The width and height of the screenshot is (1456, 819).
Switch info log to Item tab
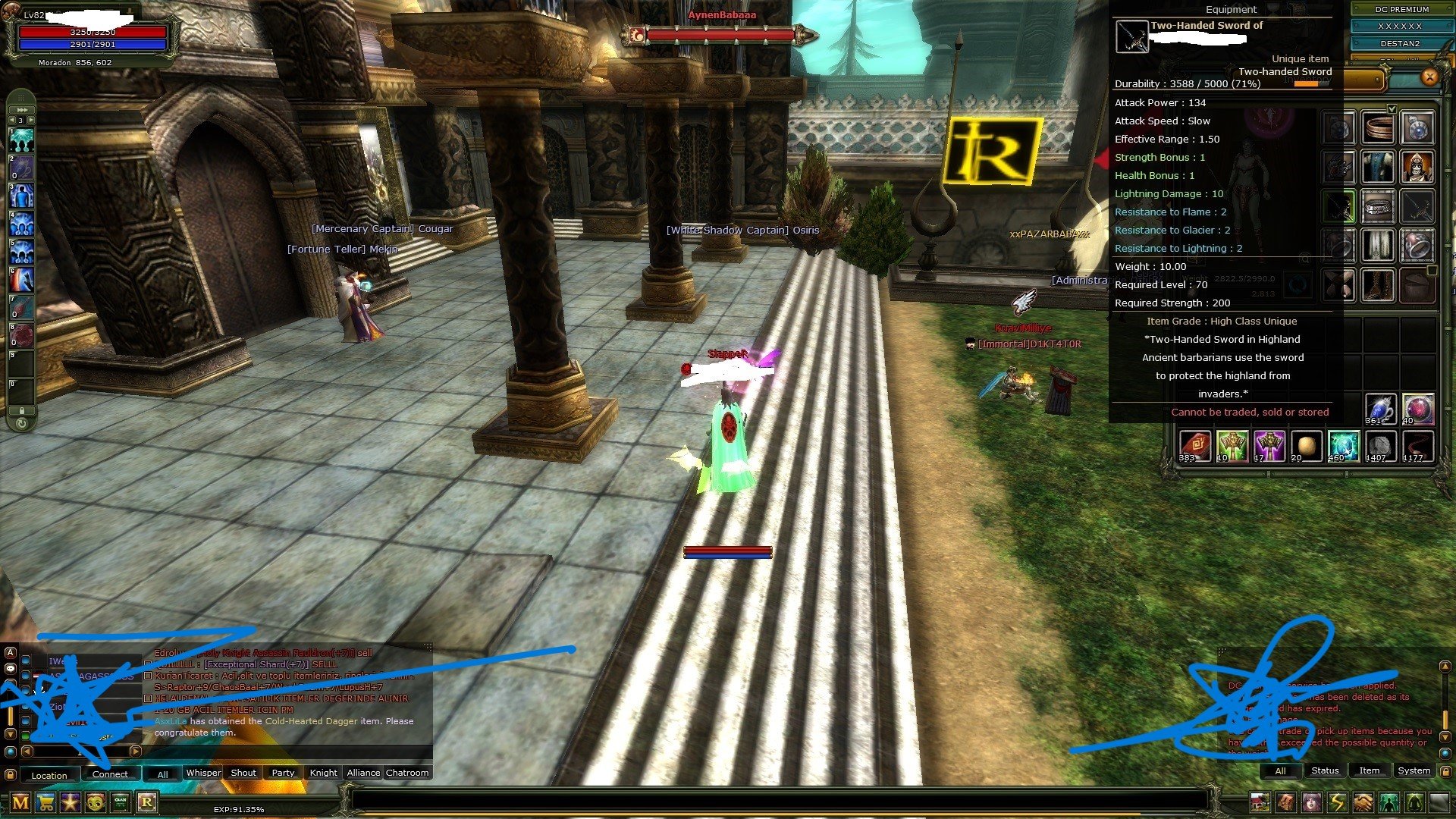(x=1369, y=770)
